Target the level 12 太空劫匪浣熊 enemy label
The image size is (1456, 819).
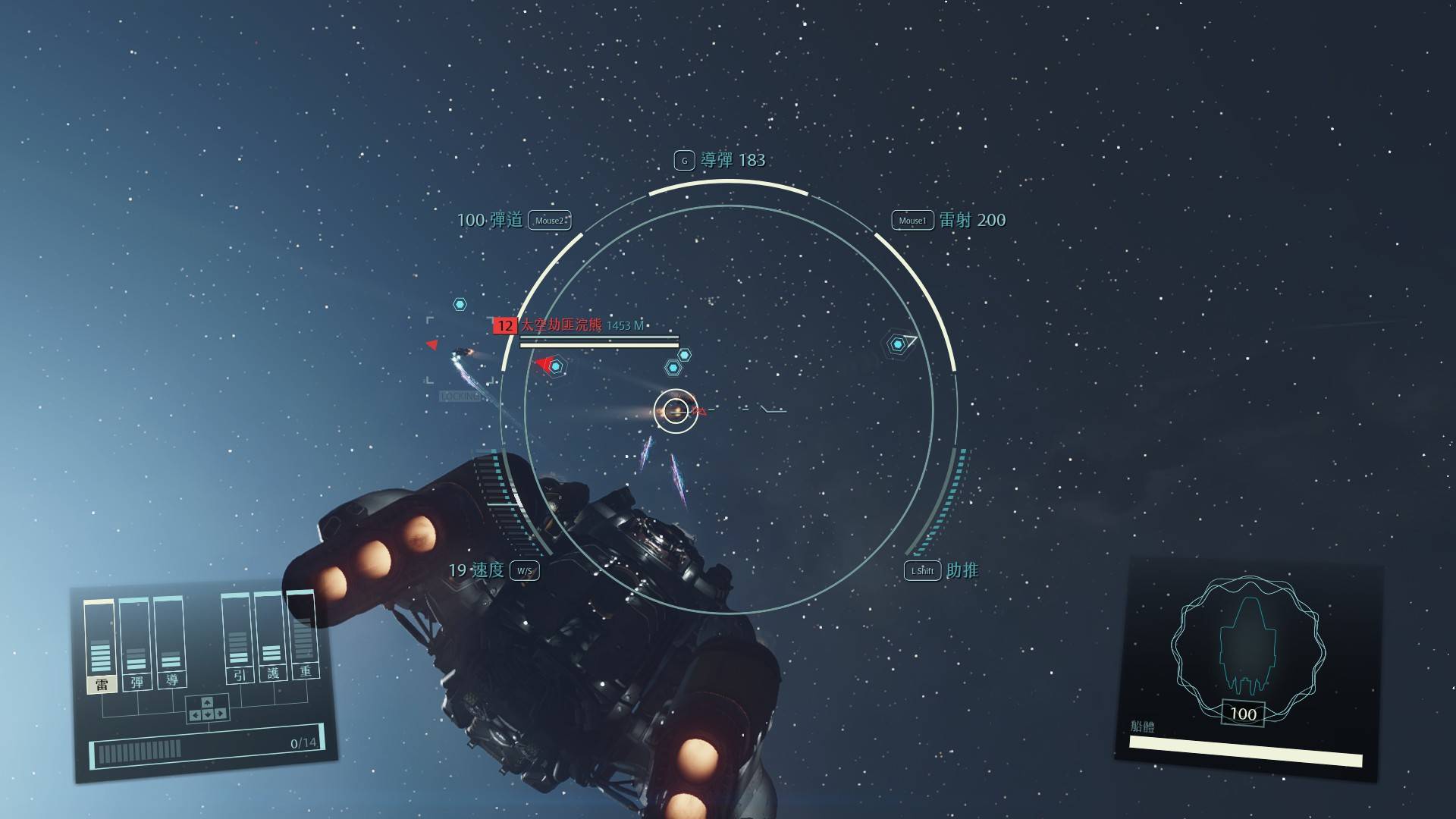(561, 325)
